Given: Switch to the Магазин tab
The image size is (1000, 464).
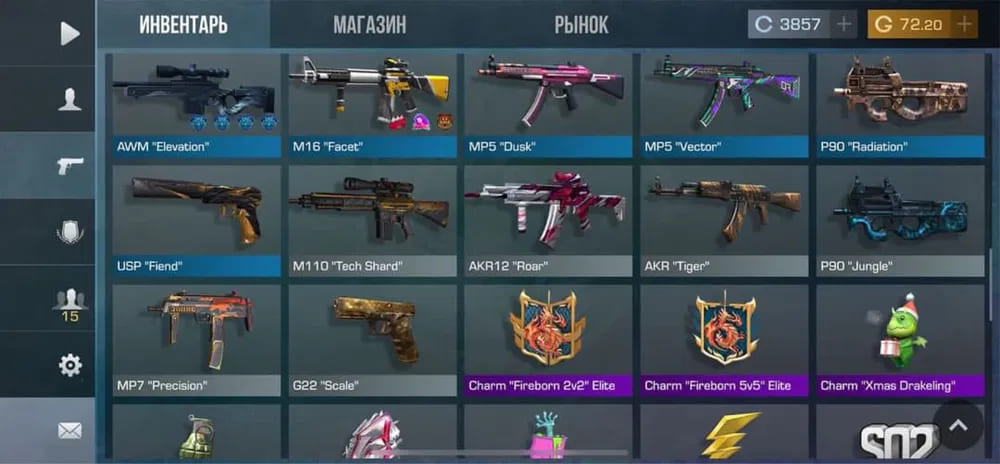Looking at the screenshot, I should 369,25.
